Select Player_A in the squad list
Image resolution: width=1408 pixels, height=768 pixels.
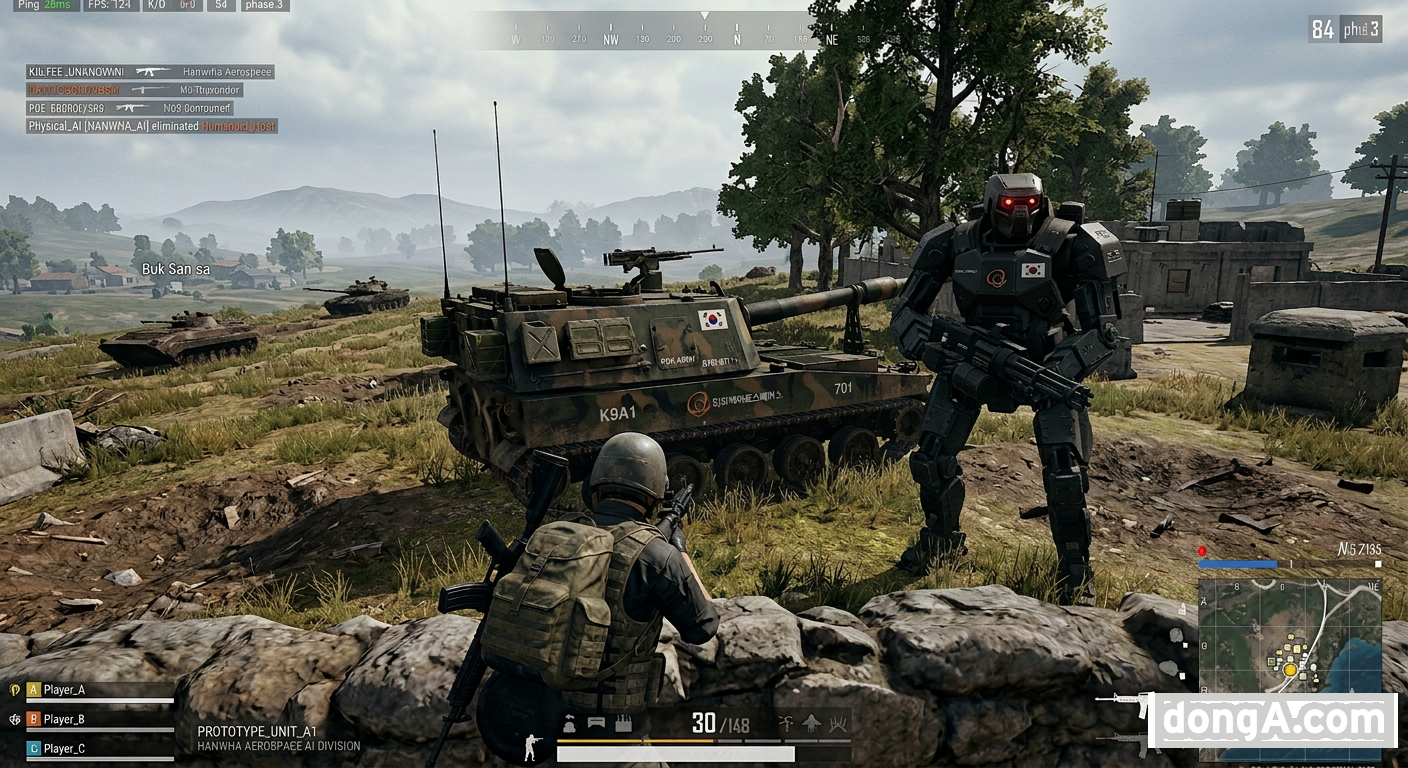pyautogui.click(x=64, y=690)
